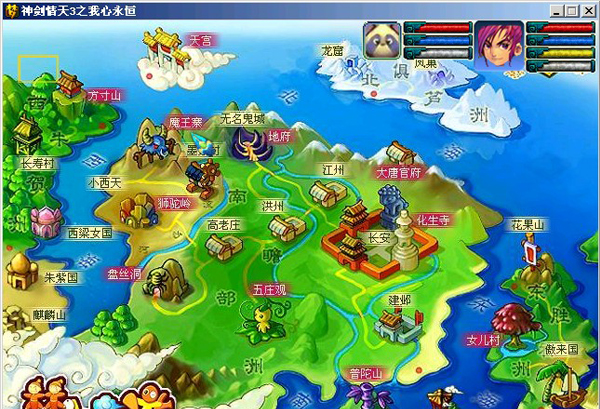Select the 花果山 island marker

528,224
